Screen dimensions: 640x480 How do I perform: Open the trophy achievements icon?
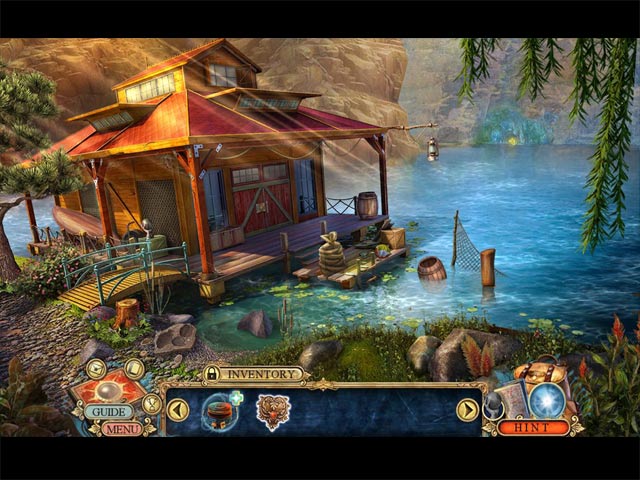tap(152, 403)
